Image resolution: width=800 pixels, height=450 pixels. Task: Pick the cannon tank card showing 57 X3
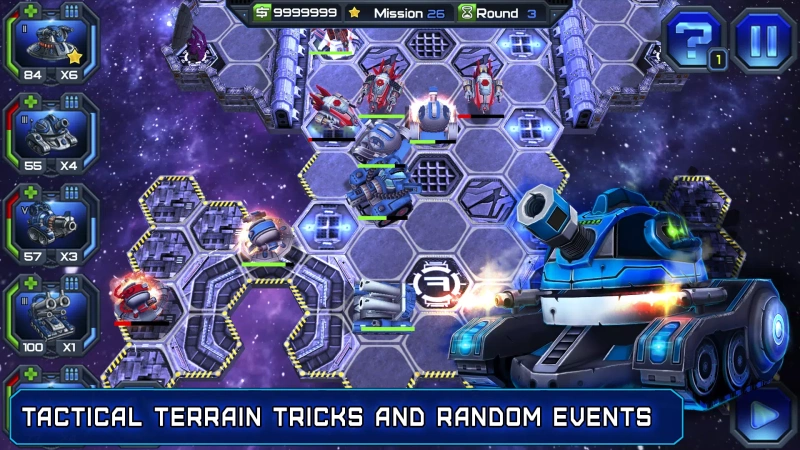(51, 226)
